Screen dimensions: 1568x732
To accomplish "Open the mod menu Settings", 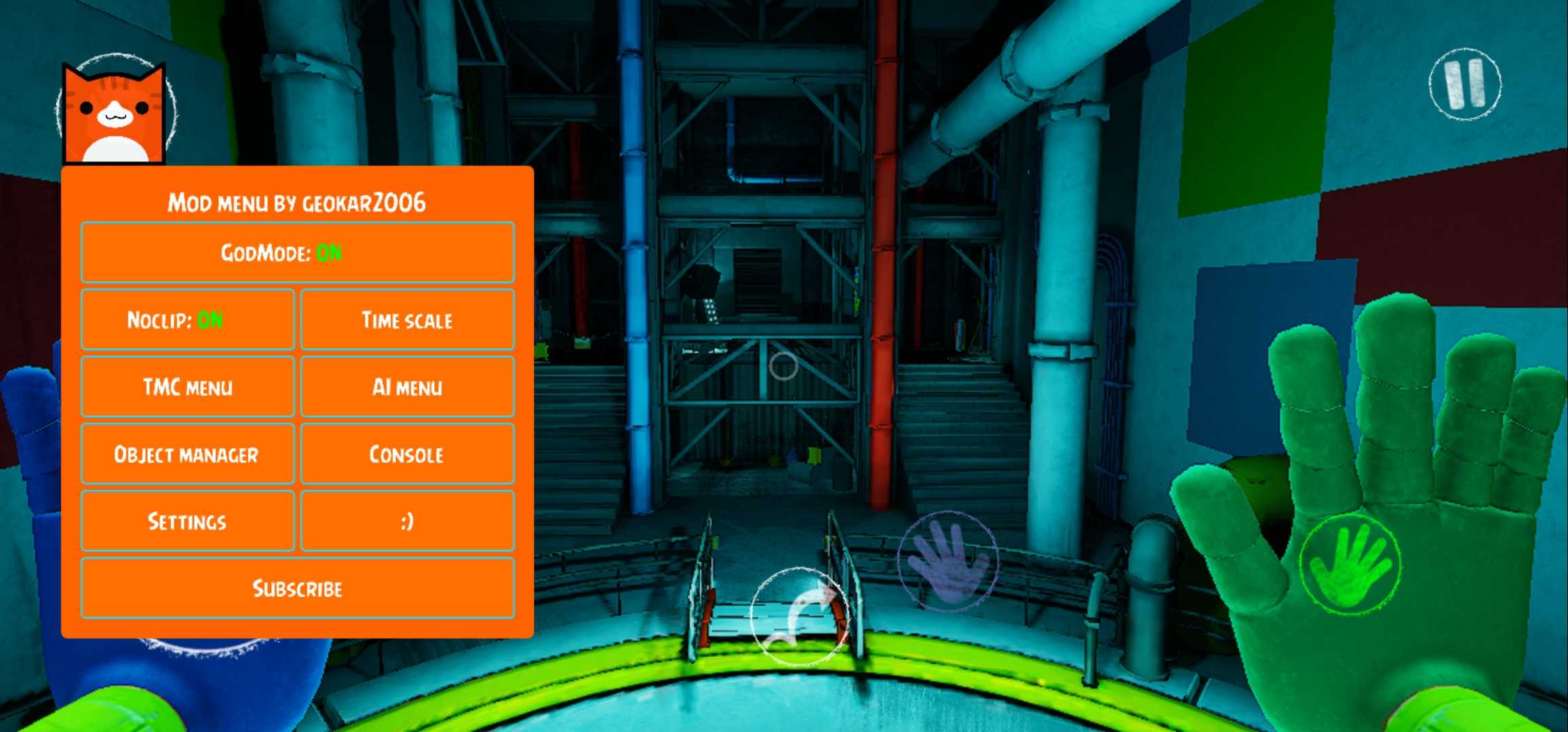I will (187, 521).
